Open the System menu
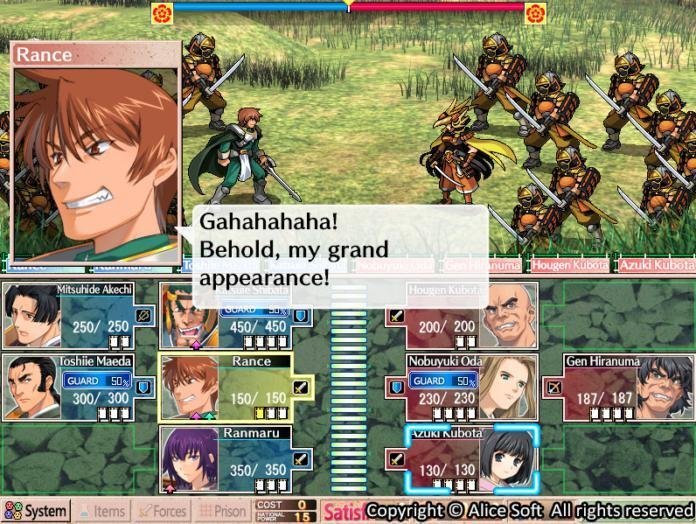The height and width of the screenshot is (524, 696). pyautogui.click(x=36, y=511)
